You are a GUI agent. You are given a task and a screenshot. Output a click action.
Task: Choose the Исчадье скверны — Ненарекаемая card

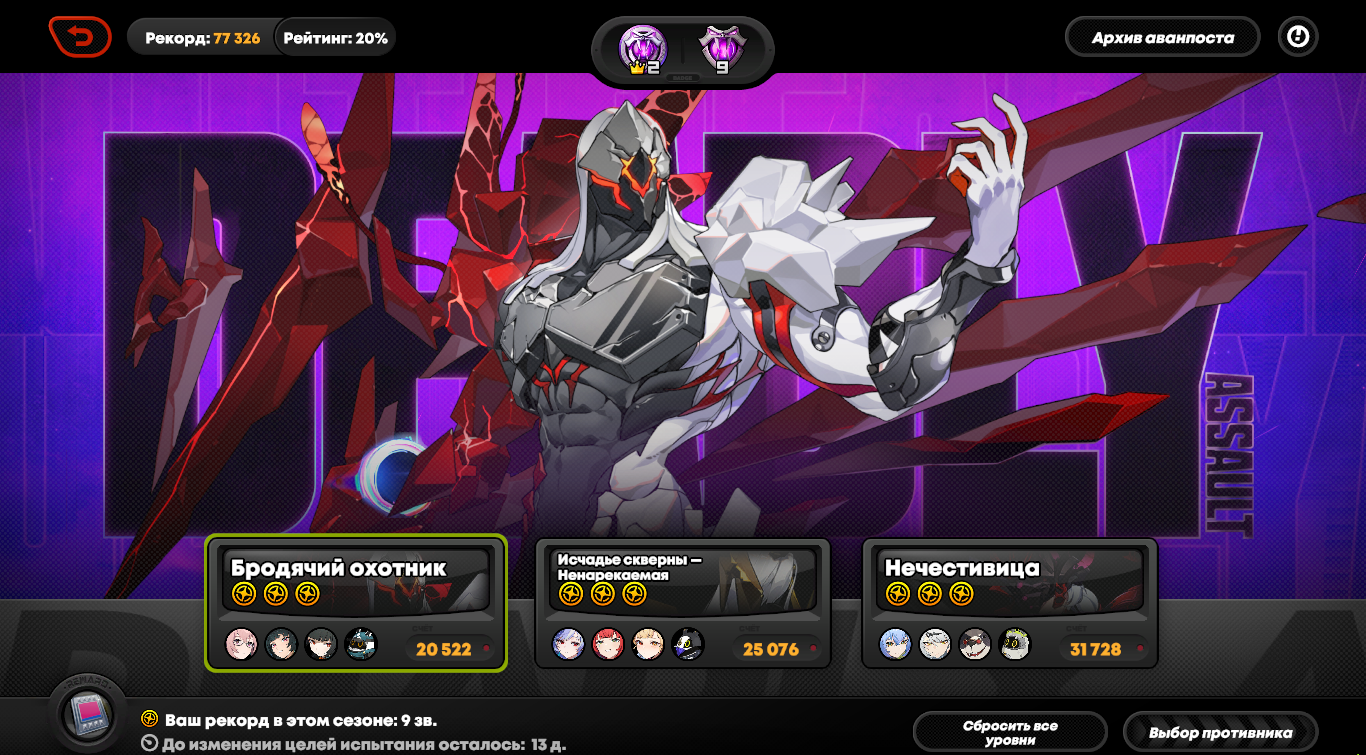pos(683,603)
